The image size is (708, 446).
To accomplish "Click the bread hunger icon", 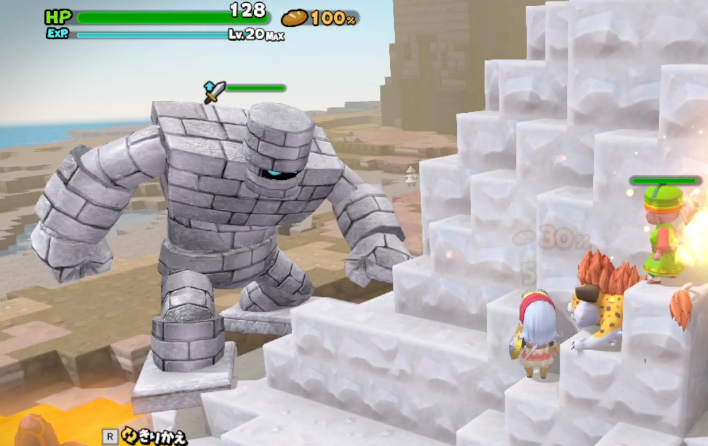I will coord(294,17).
